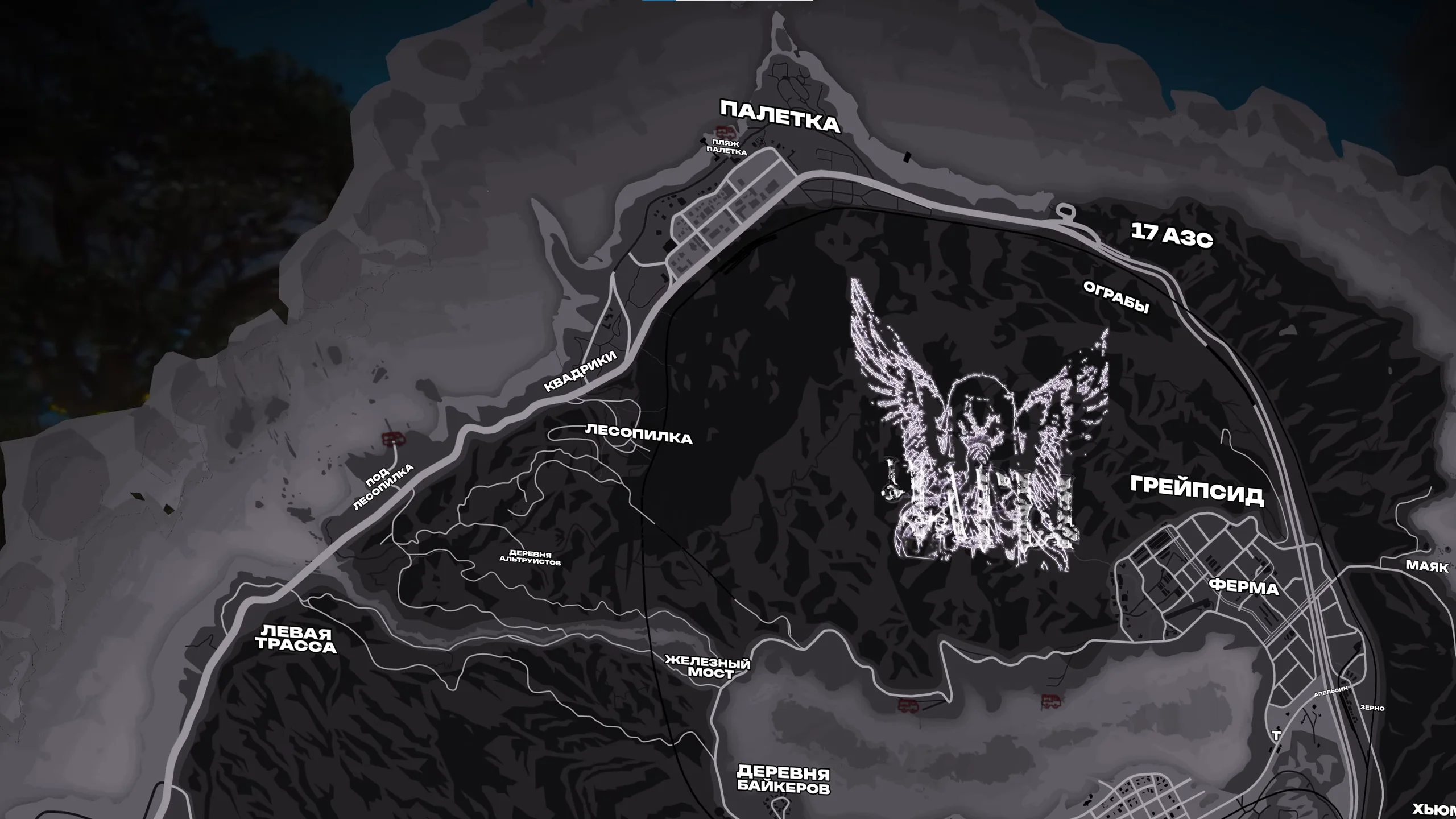Select the ПАЛЕТКА map label

[780, 117]
